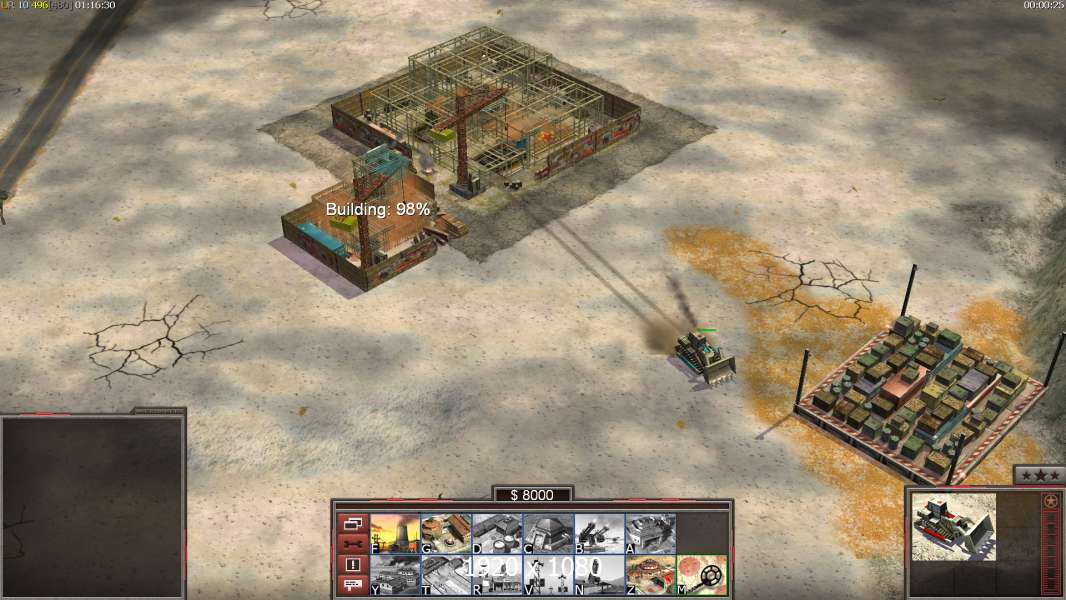Click the exclamation mark alert button

(352, 565)
